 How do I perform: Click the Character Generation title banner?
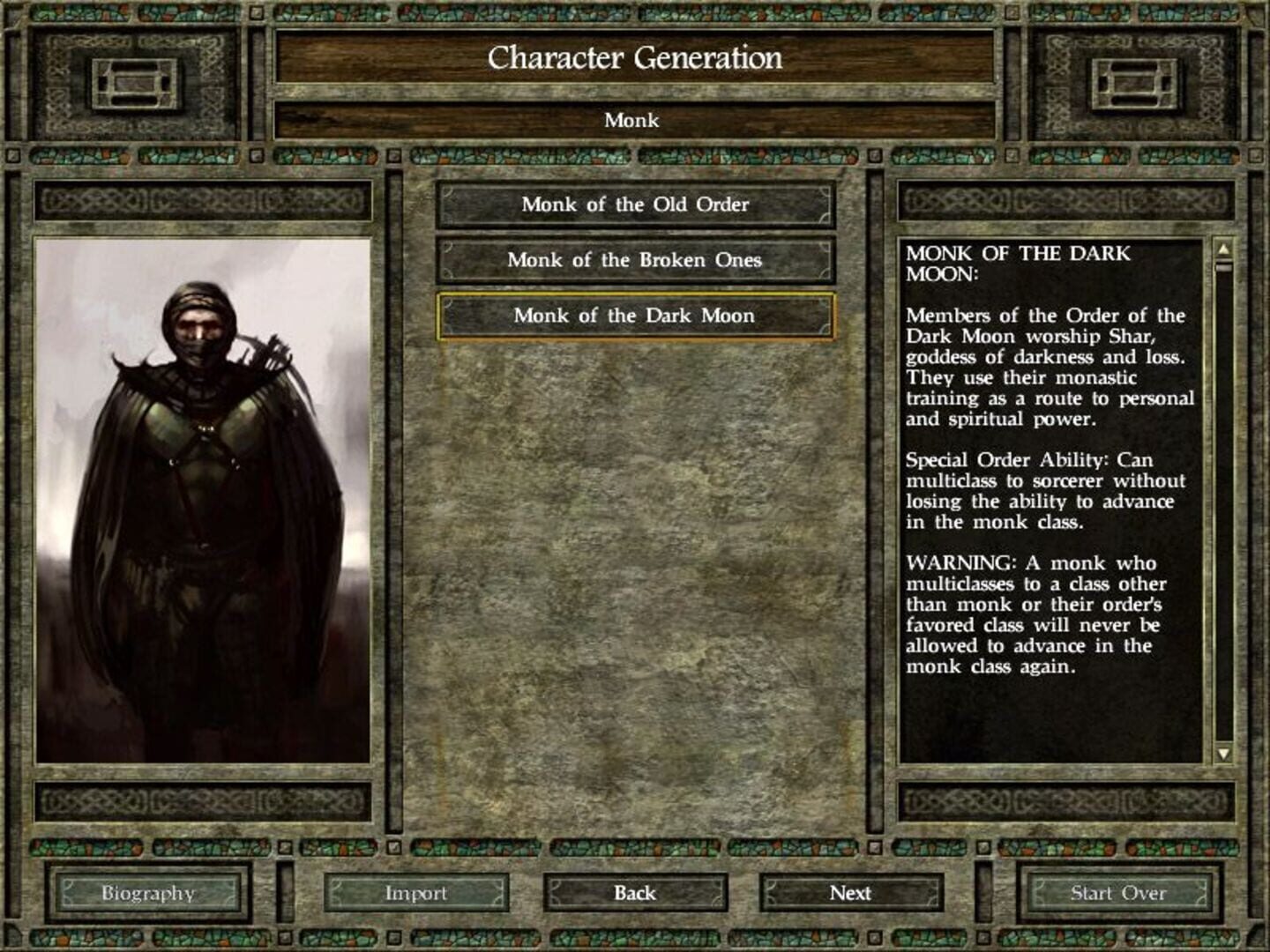[636, 58]
